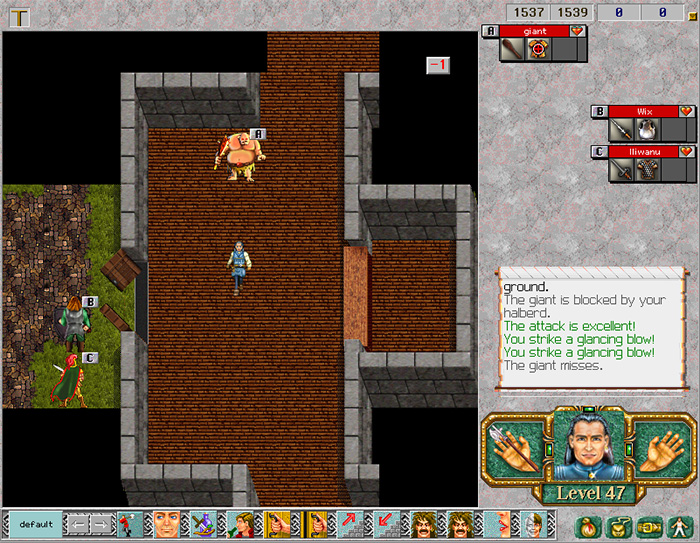Click the hotbar's left and right arrows button

tap(89, 525)
